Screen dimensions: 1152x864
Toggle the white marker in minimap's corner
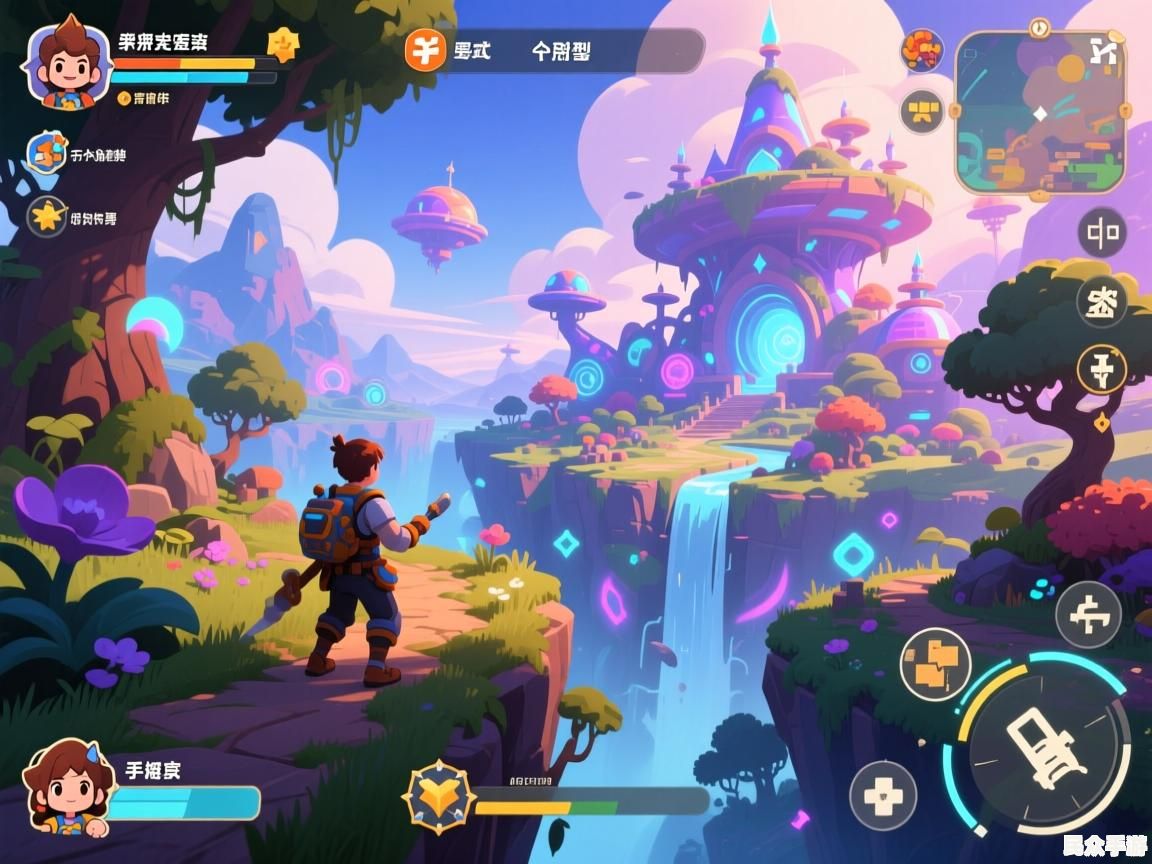pos(1103,50)
